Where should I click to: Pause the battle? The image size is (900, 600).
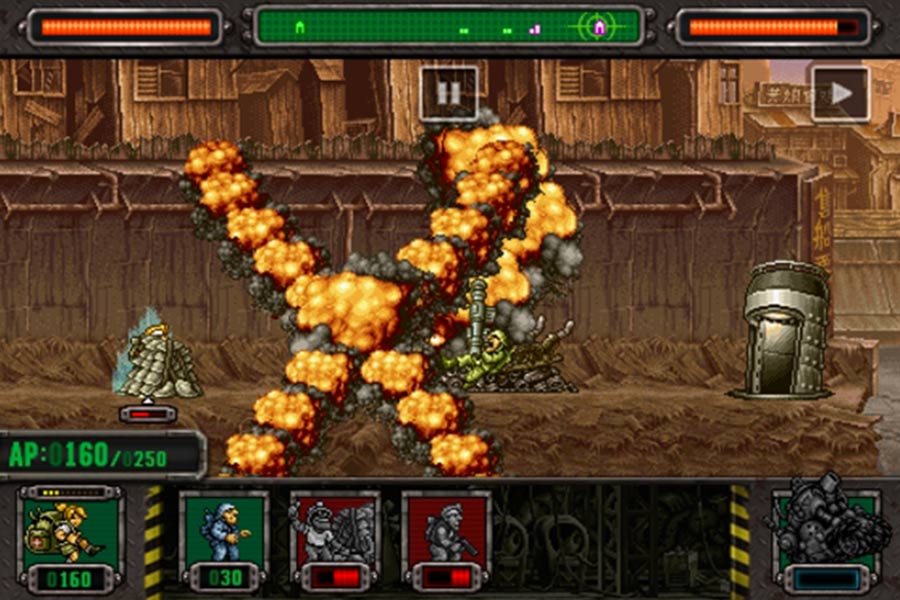[449, 93]
